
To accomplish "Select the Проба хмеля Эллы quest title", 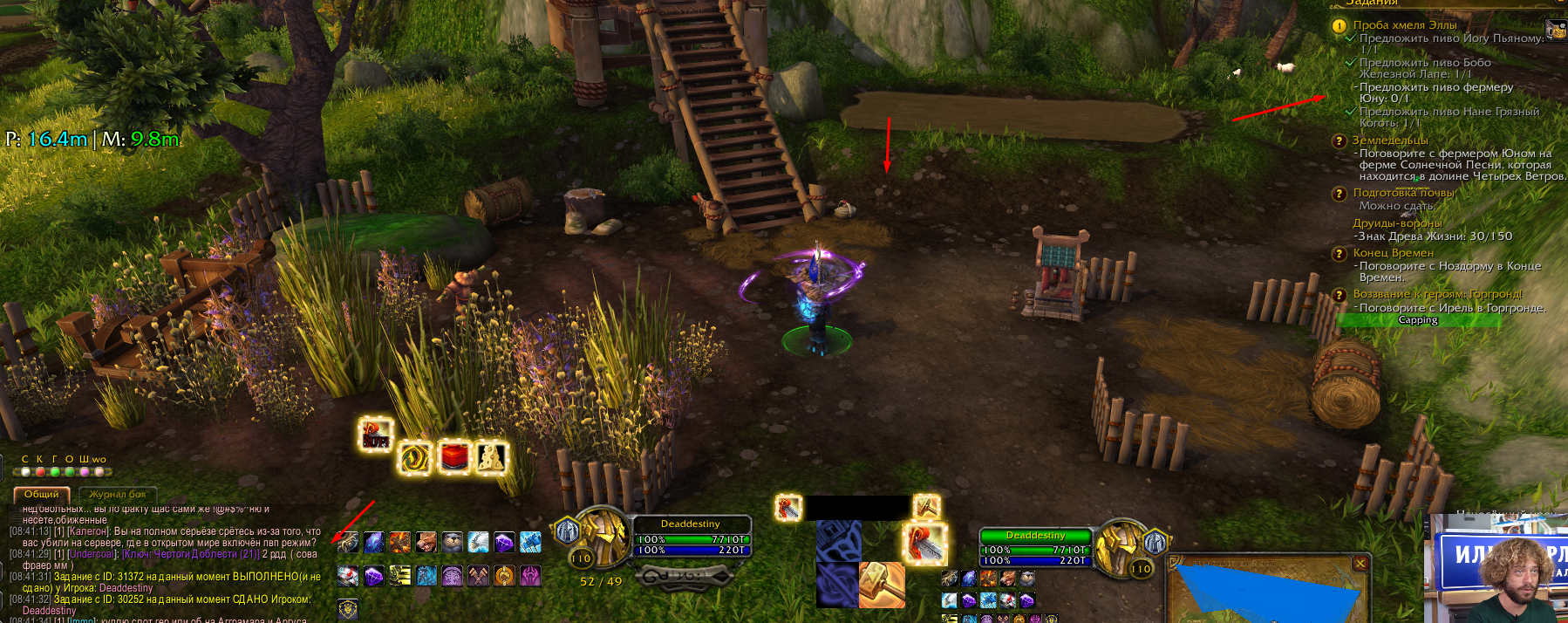I will pyautogui.click(x=1404, y=25).
